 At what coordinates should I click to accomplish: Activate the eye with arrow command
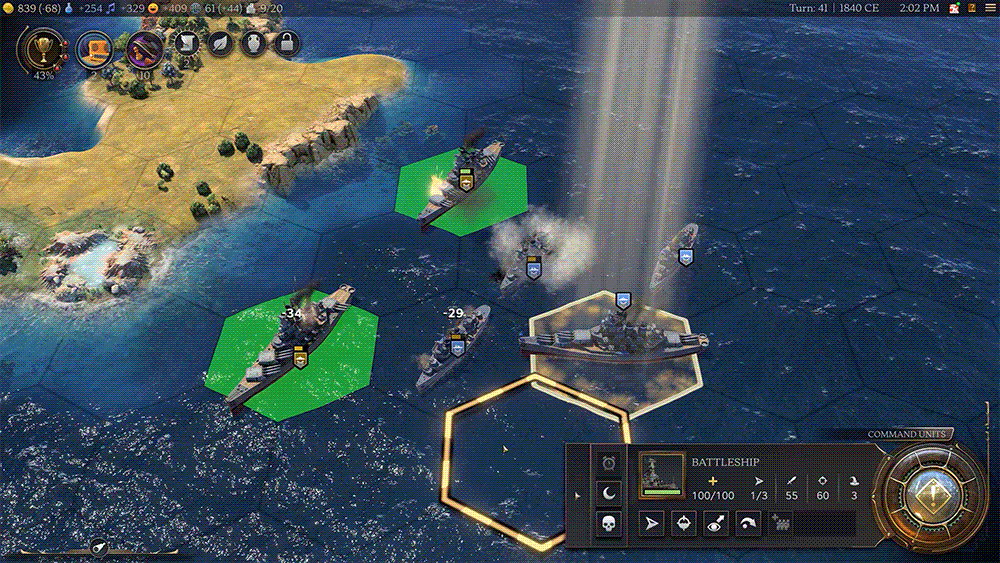pos(716,522)
